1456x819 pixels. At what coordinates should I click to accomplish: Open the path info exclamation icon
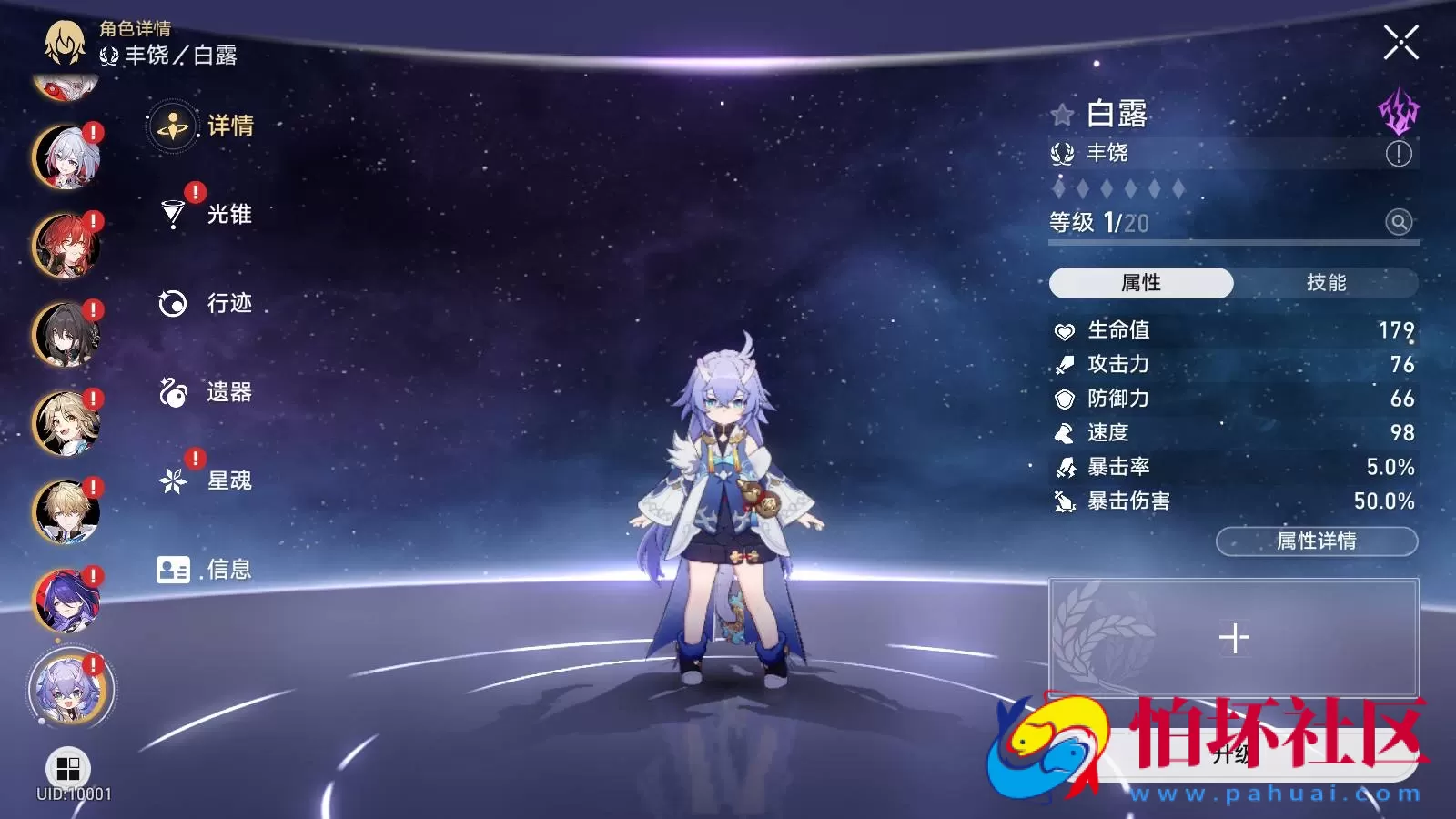coord(1399,154)
